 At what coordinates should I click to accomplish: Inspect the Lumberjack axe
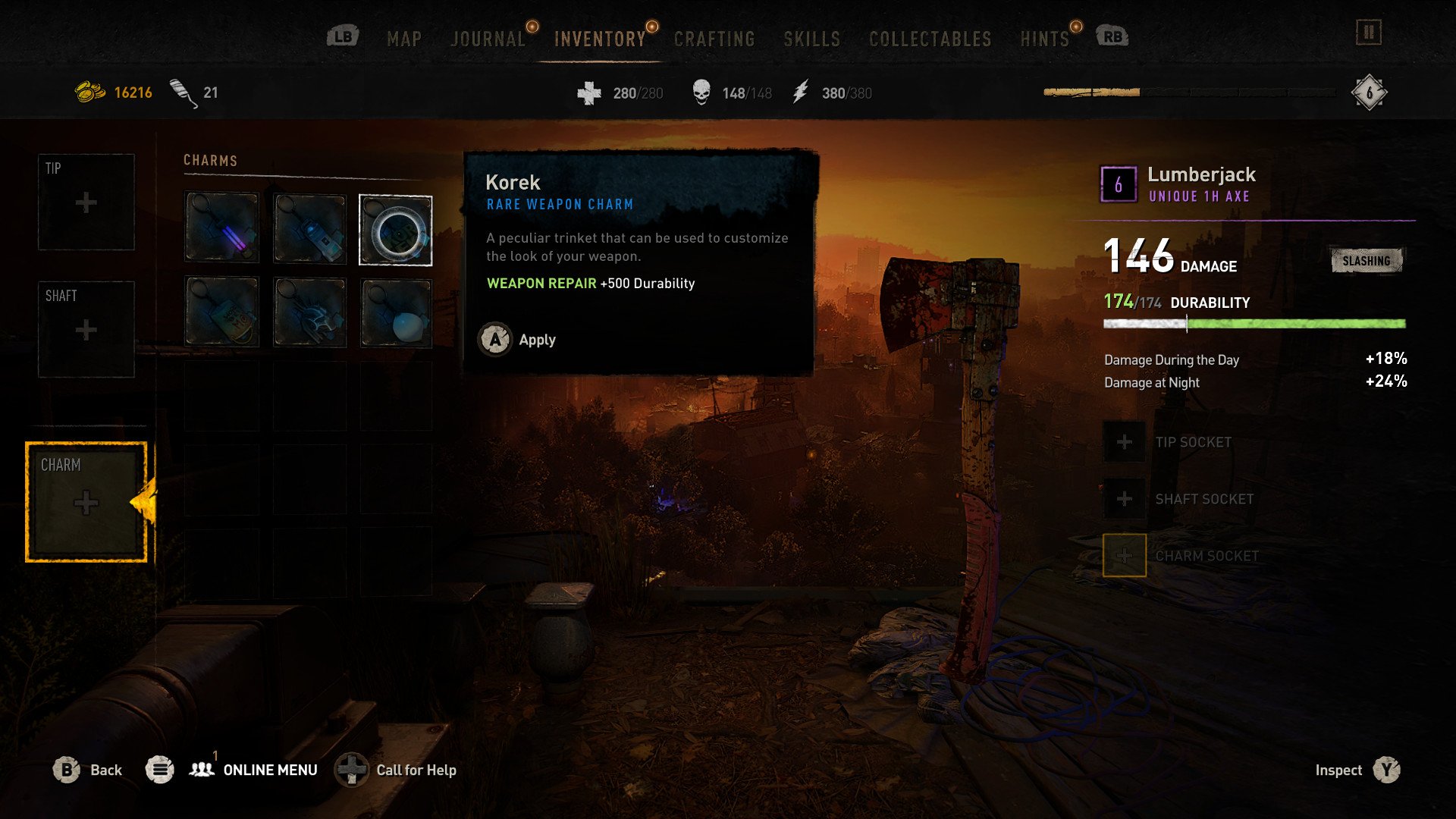click(1357, 770)
